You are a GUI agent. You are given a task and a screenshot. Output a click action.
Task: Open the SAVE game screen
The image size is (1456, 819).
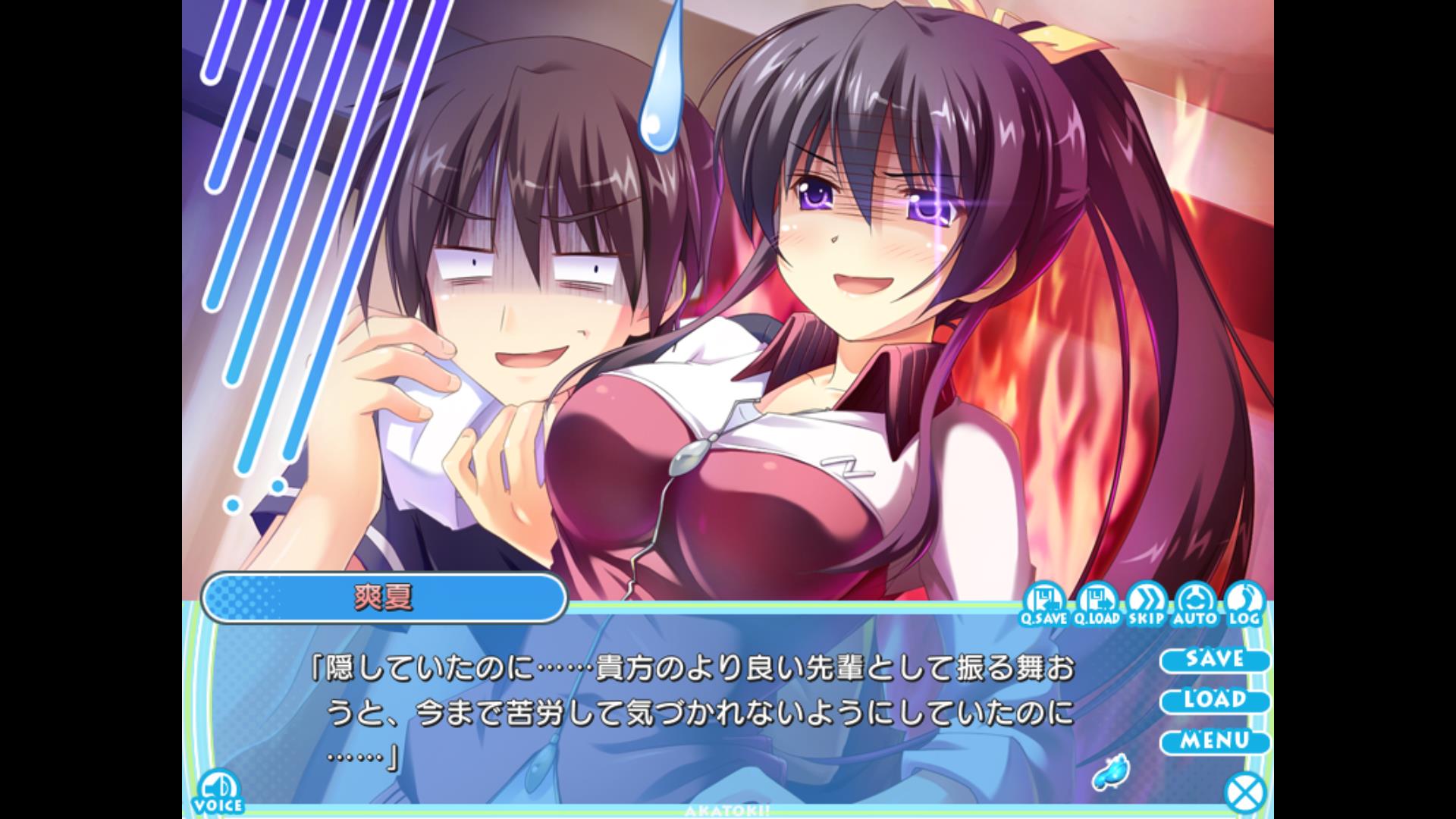(1214, 659)
